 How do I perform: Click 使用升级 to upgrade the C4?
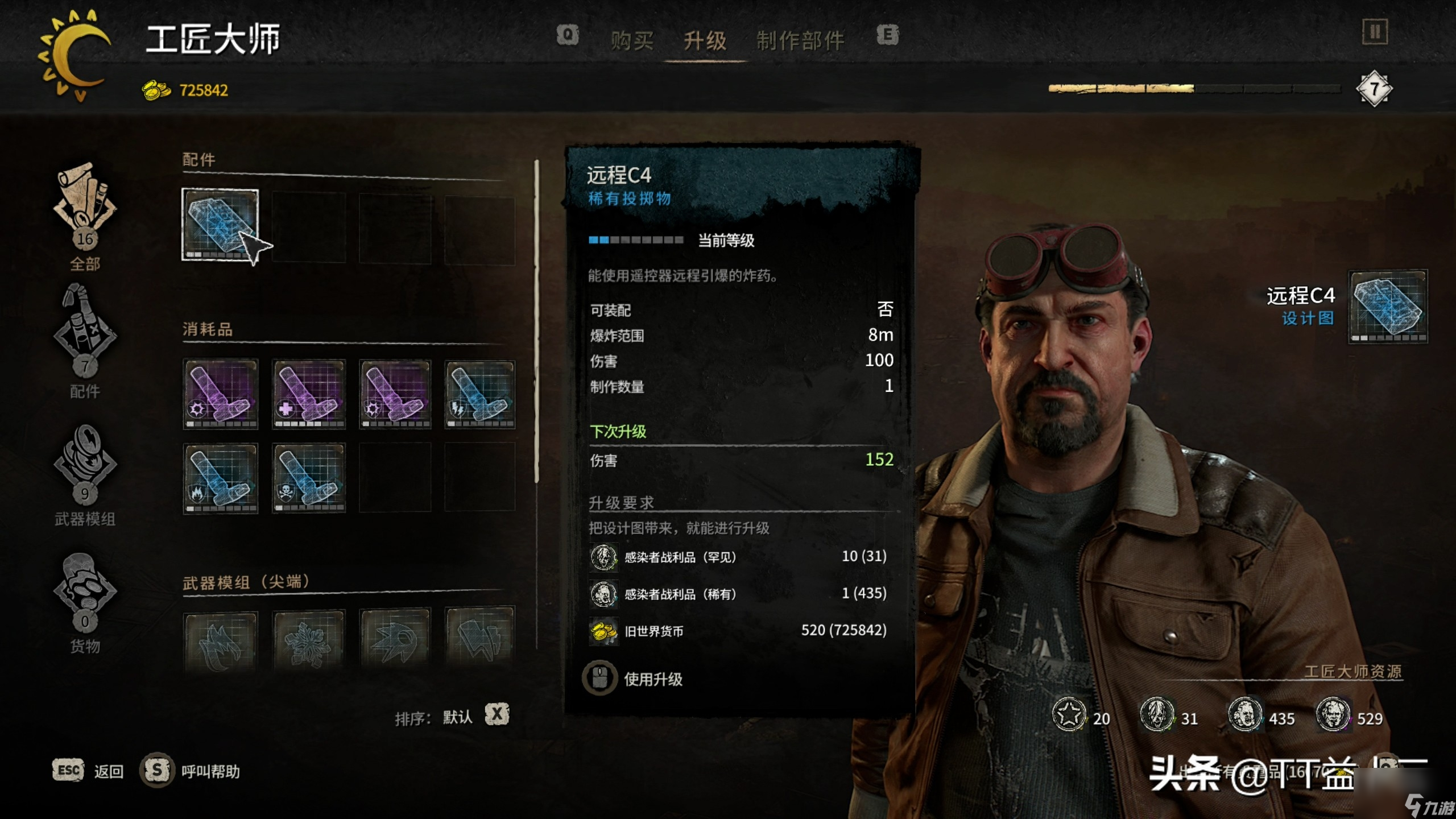(x=652, y=679)
